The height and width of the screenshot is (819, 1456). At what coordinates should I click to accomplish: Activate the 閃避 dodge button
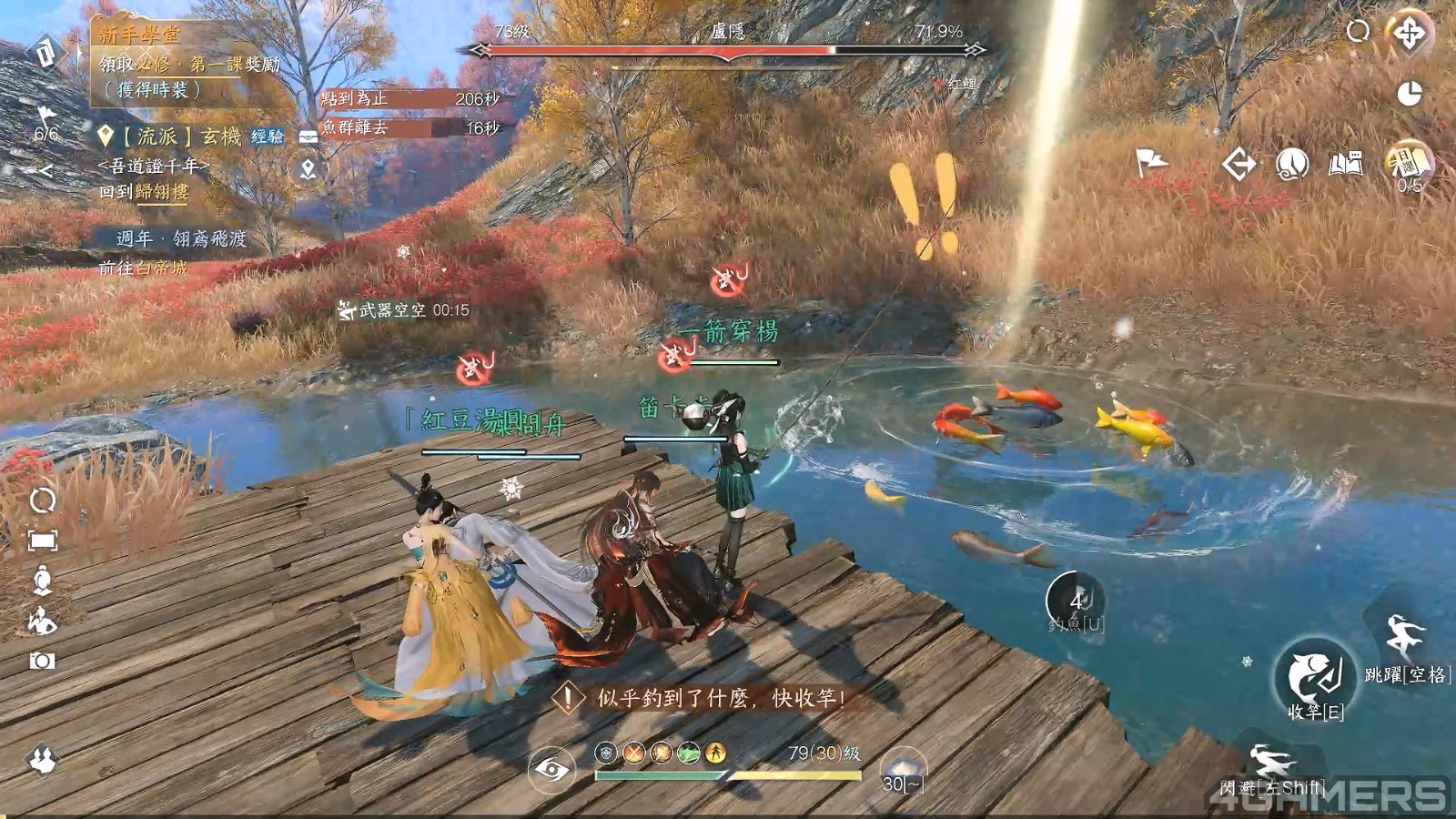1270,763
